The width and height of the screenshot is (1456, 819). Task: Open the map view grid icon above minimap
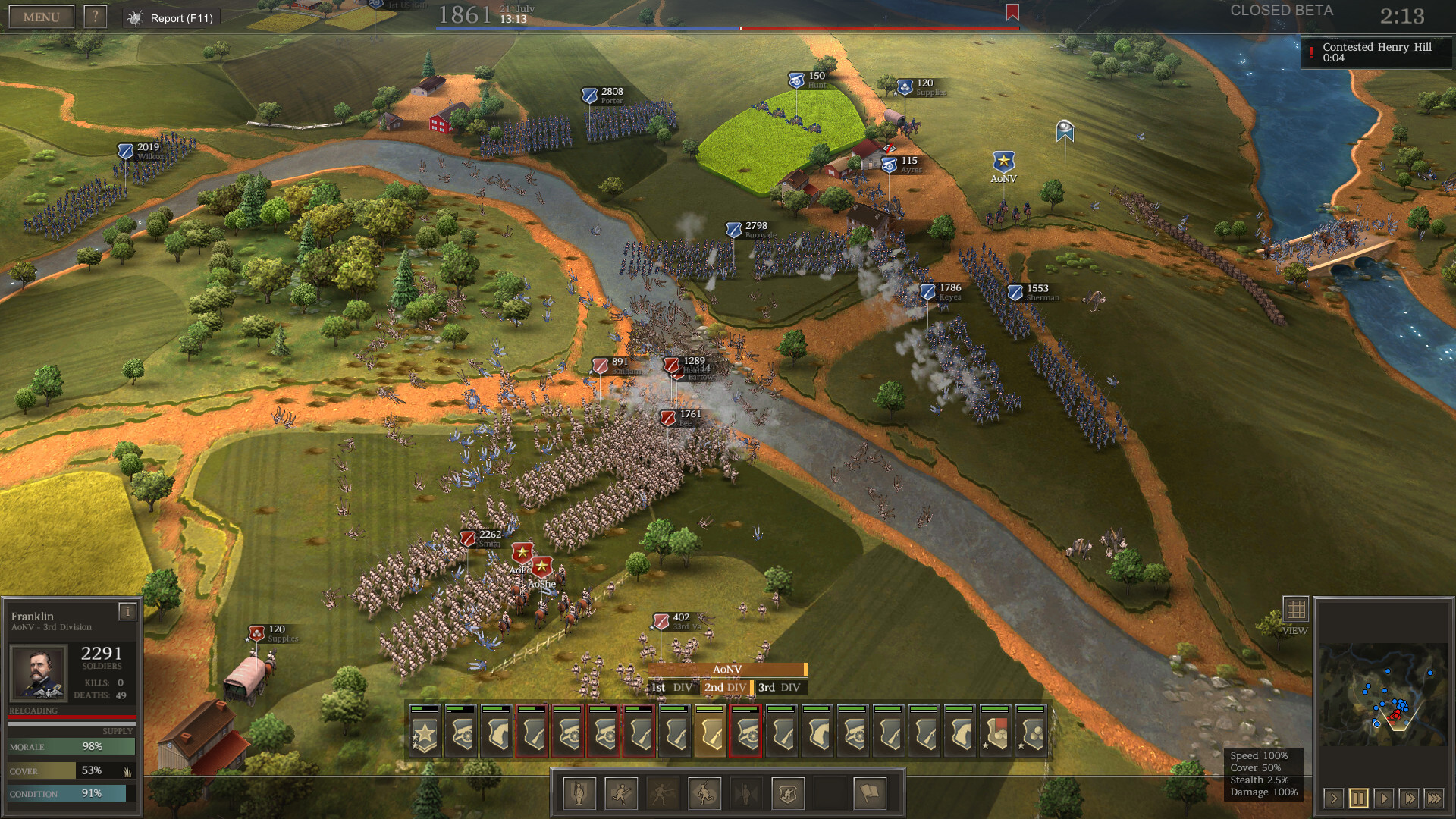coord(1296,607)
